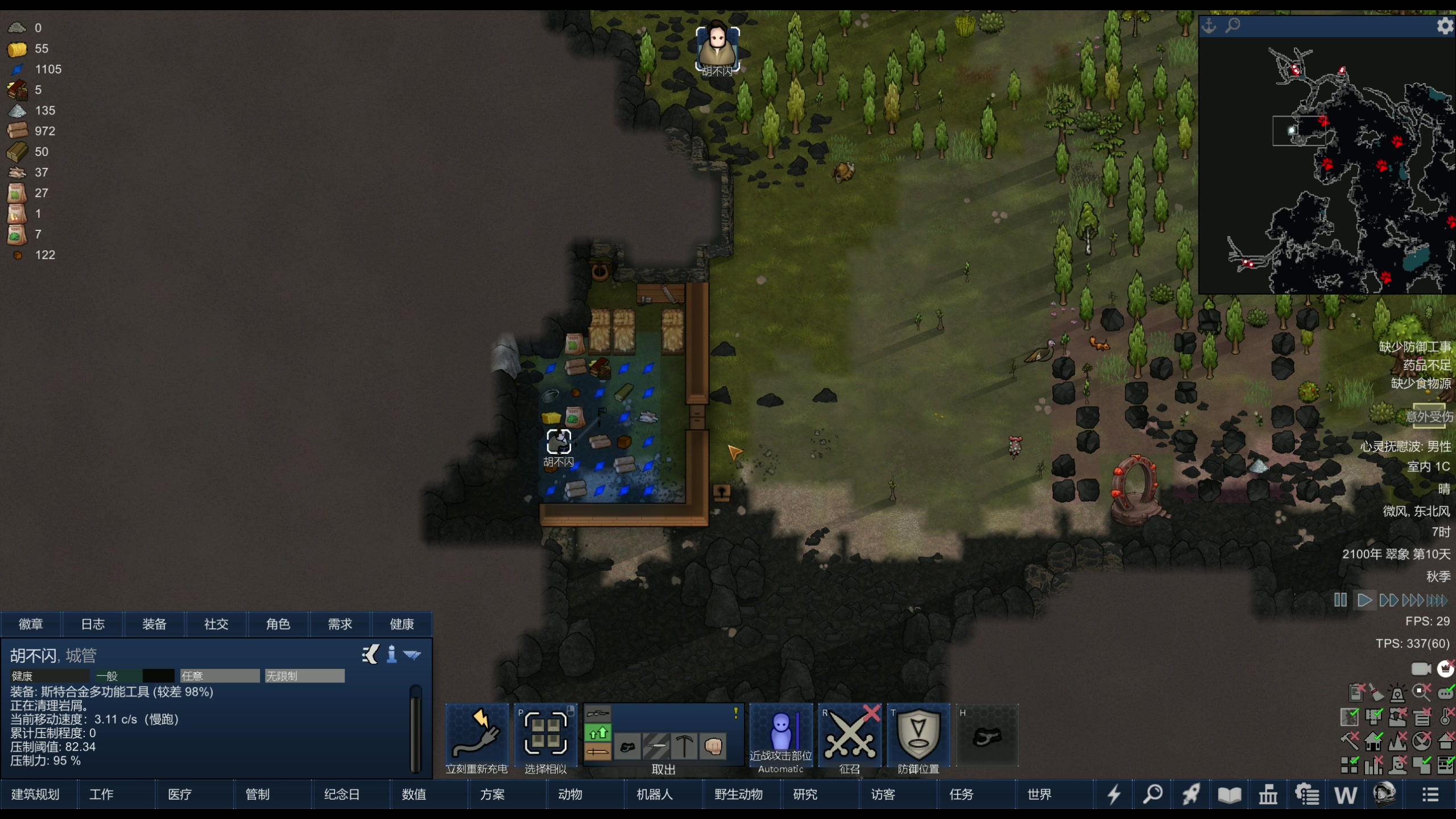Viewport: 1456px width, 819px height.
Task: Open the 世界 world view
Action: coord(1039,795)
